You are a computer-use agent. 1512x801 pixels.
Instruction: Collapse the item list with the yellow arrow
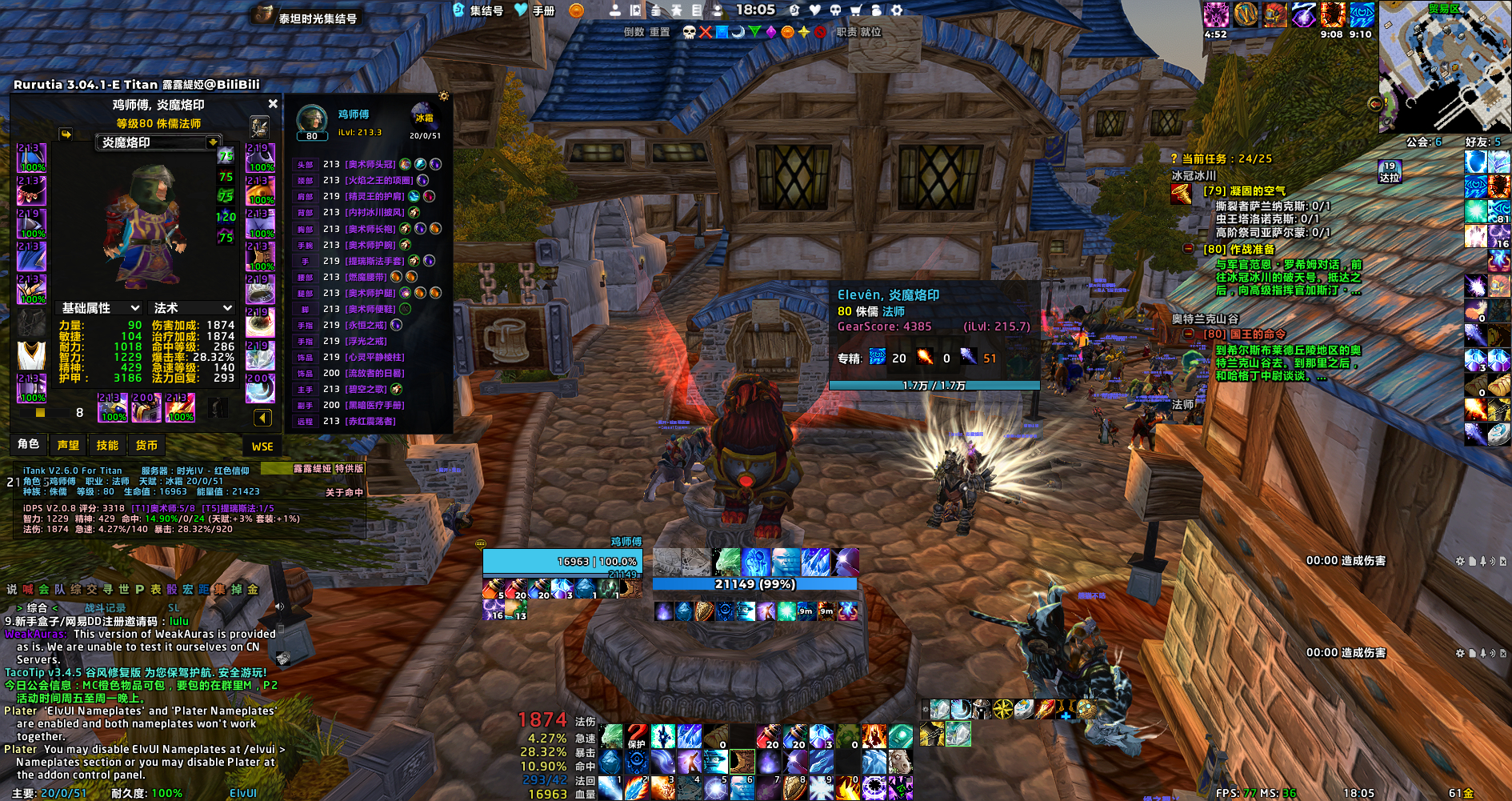click(262, 418)
